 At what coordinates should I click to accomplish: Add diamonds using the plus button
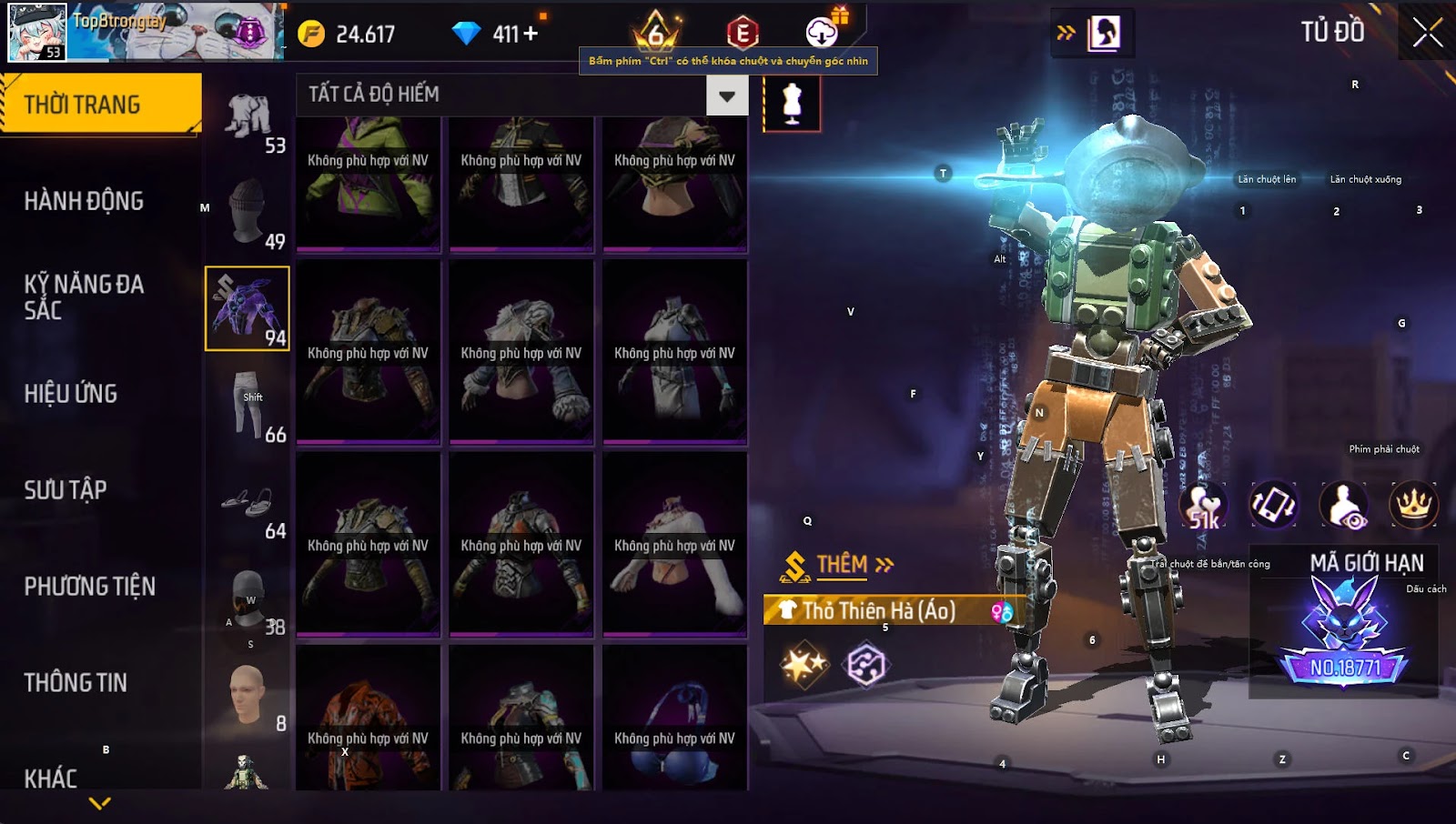tap(531, 34)
